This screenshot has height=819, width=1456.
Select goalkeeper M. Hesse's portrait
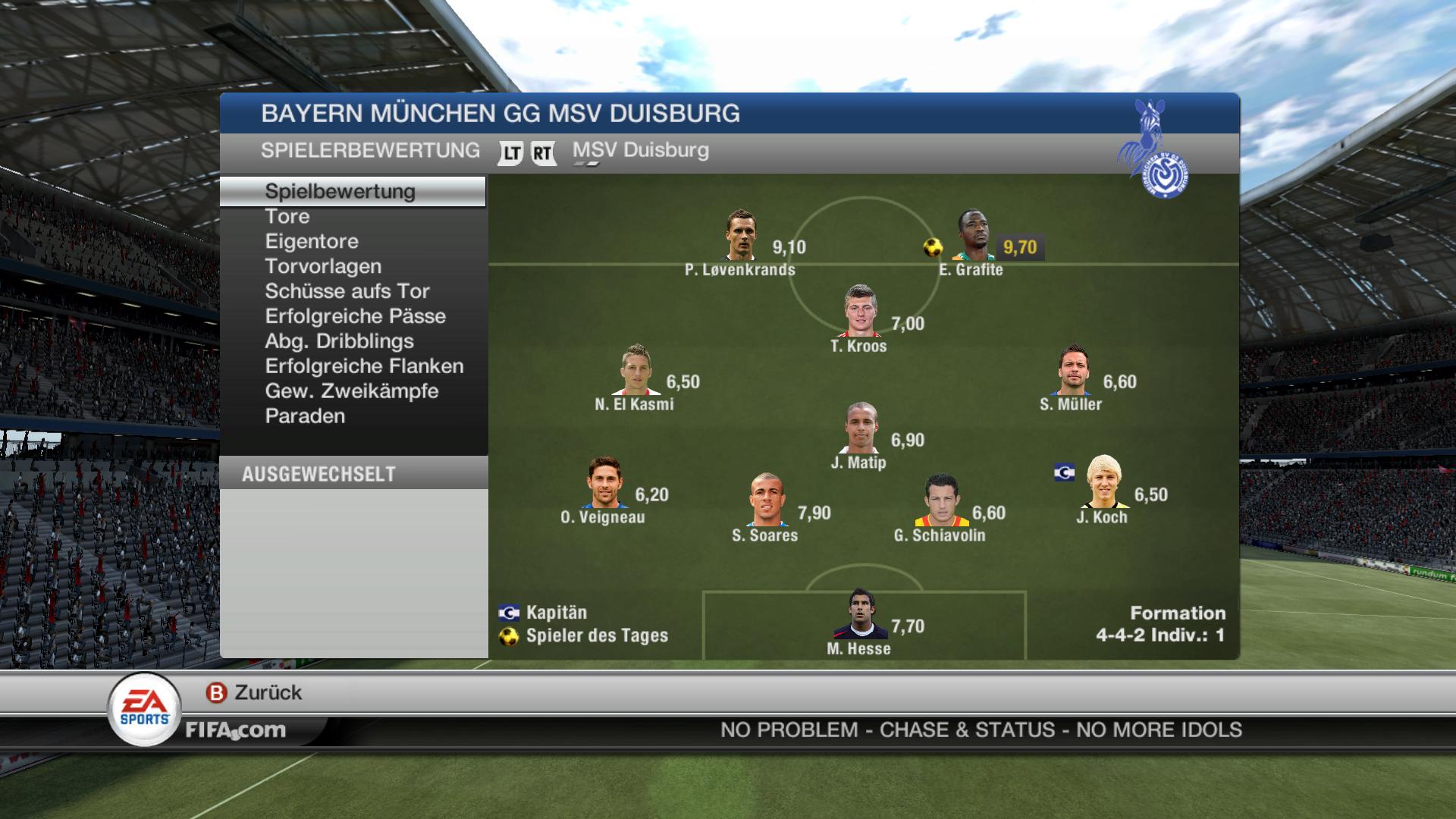[x=860, y=614]
